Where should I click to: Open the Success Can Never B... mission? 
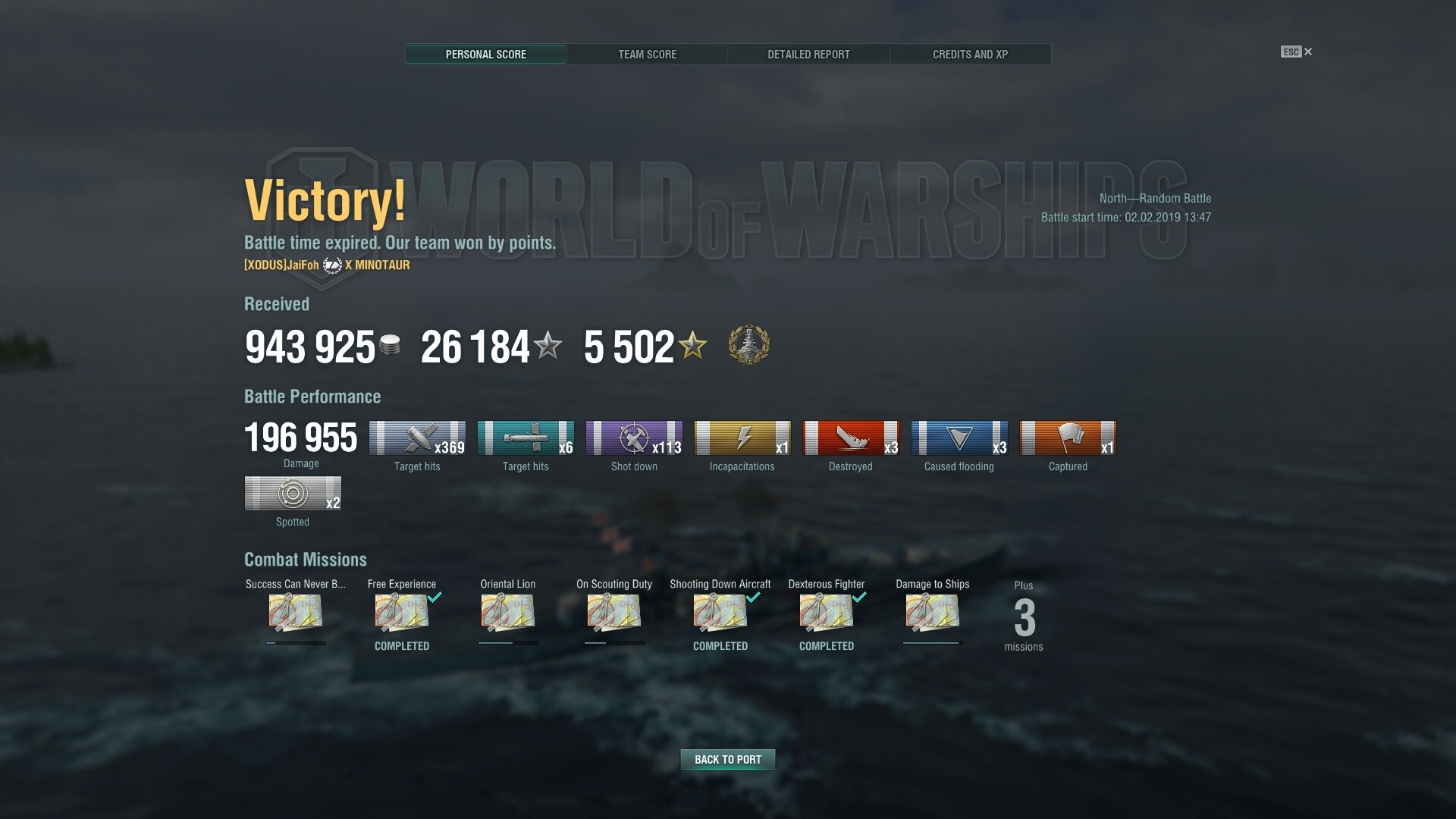(296, 613)
